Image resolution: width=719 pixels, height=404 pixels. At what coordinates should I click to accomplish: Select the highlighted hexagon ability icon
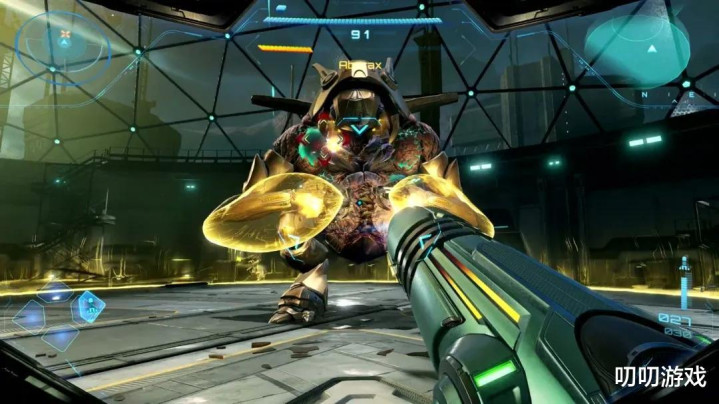[x=89, y=306]
